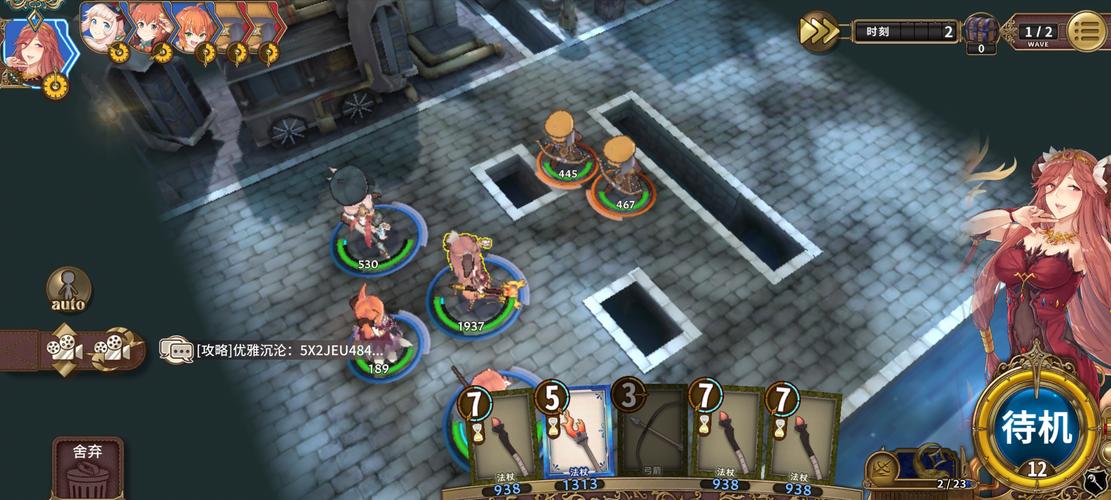Read the 攻略 chat message line
Screen dimensions: 1111x500
pyautogui.click(x=290, y=350)
